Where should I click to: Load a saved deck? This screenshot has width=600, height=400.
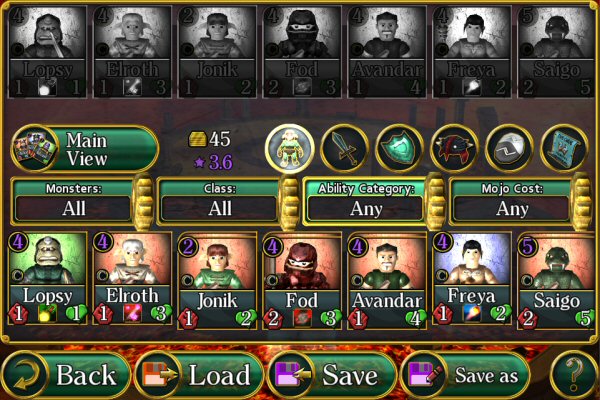(198, 375)
